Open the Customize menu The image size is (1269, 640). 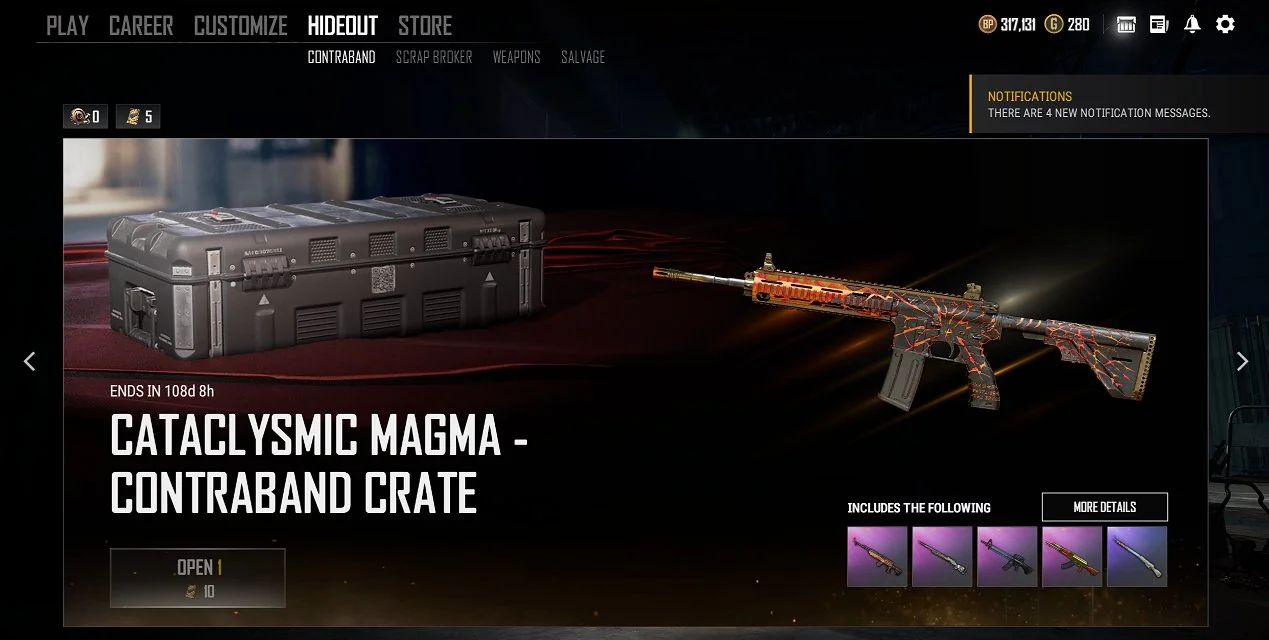coord(240,26)
